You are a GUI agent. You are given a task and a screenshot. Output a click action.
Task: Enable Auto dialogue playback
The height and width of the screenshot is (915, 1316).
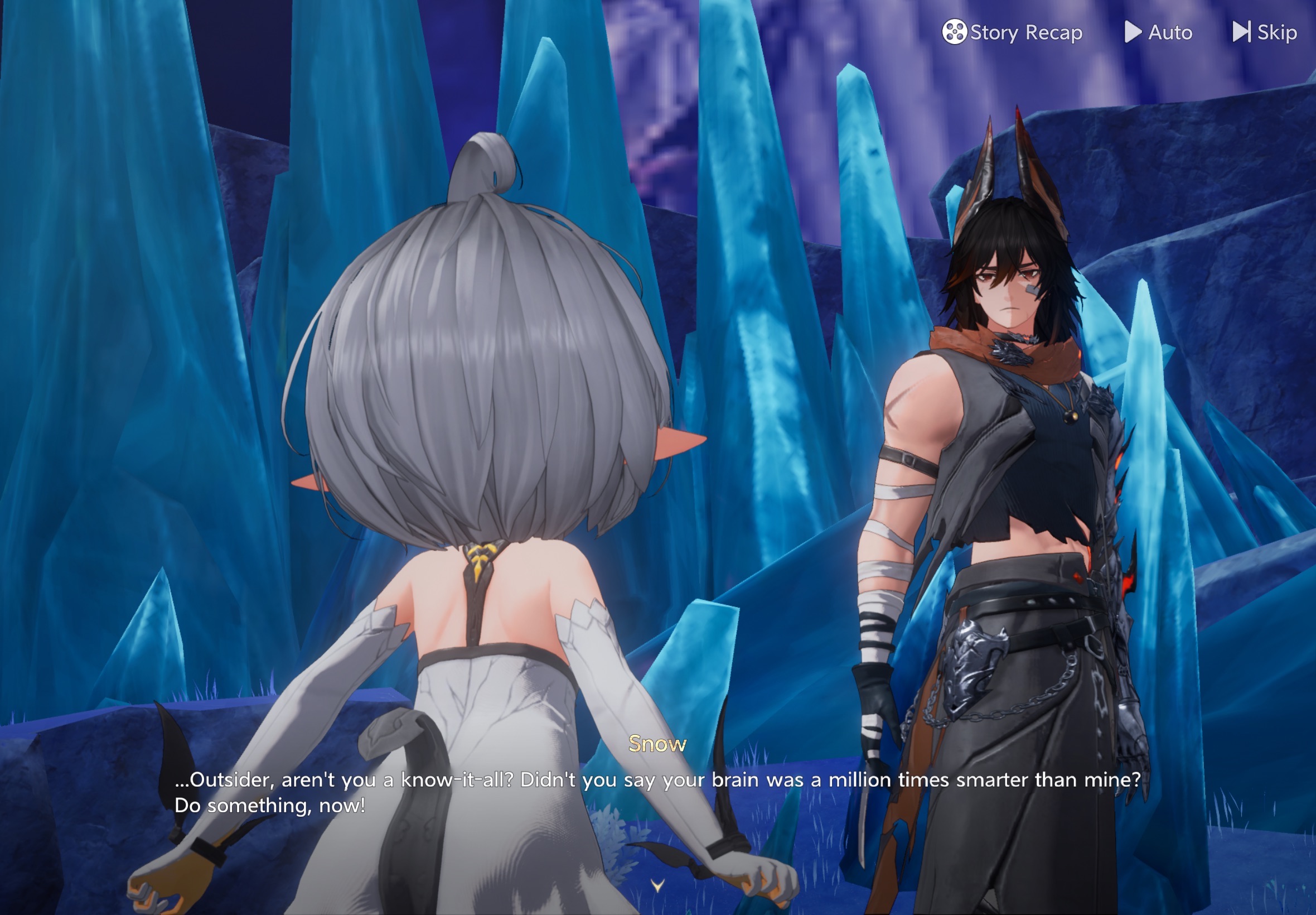pos(1158,32)
